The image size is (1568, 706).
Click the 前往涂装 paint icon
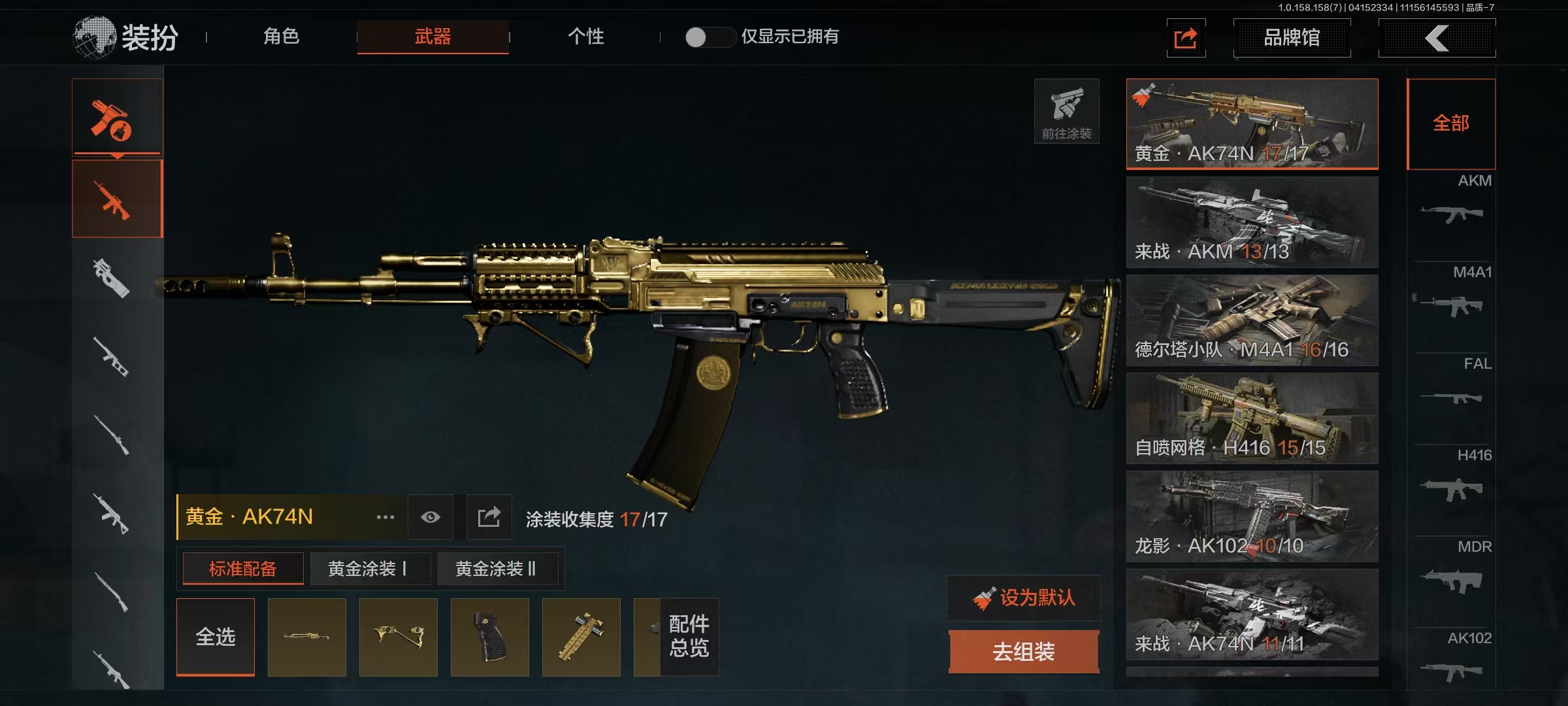coord(1066,111)
